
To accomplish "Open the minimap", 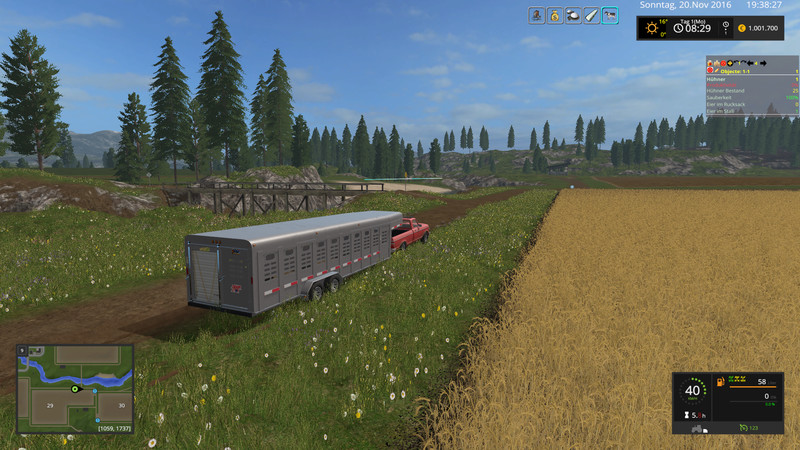I will tap(75, 389).
